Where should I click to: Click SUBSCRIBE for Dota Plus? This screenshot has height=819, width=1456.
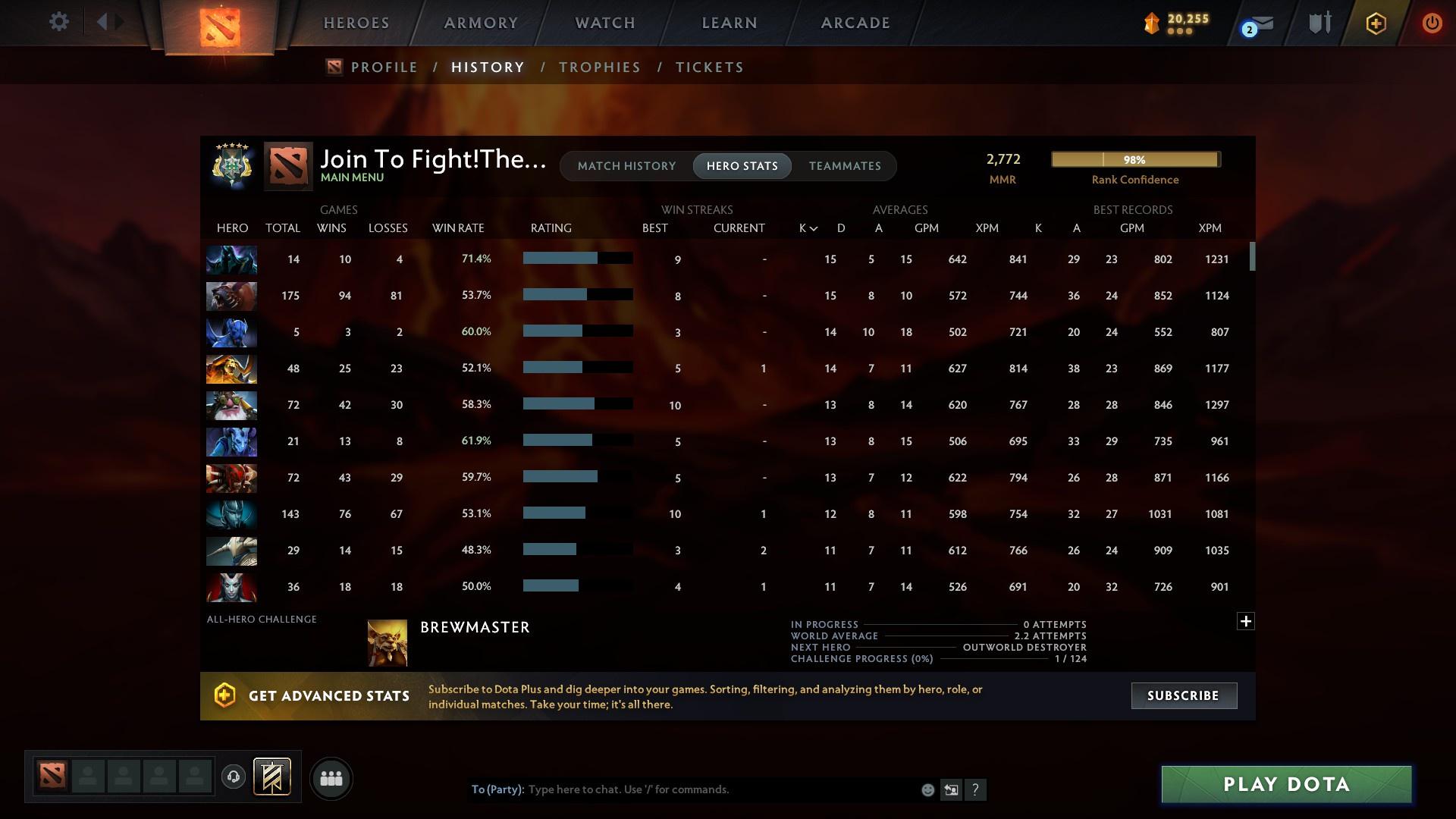point(1183,695)
